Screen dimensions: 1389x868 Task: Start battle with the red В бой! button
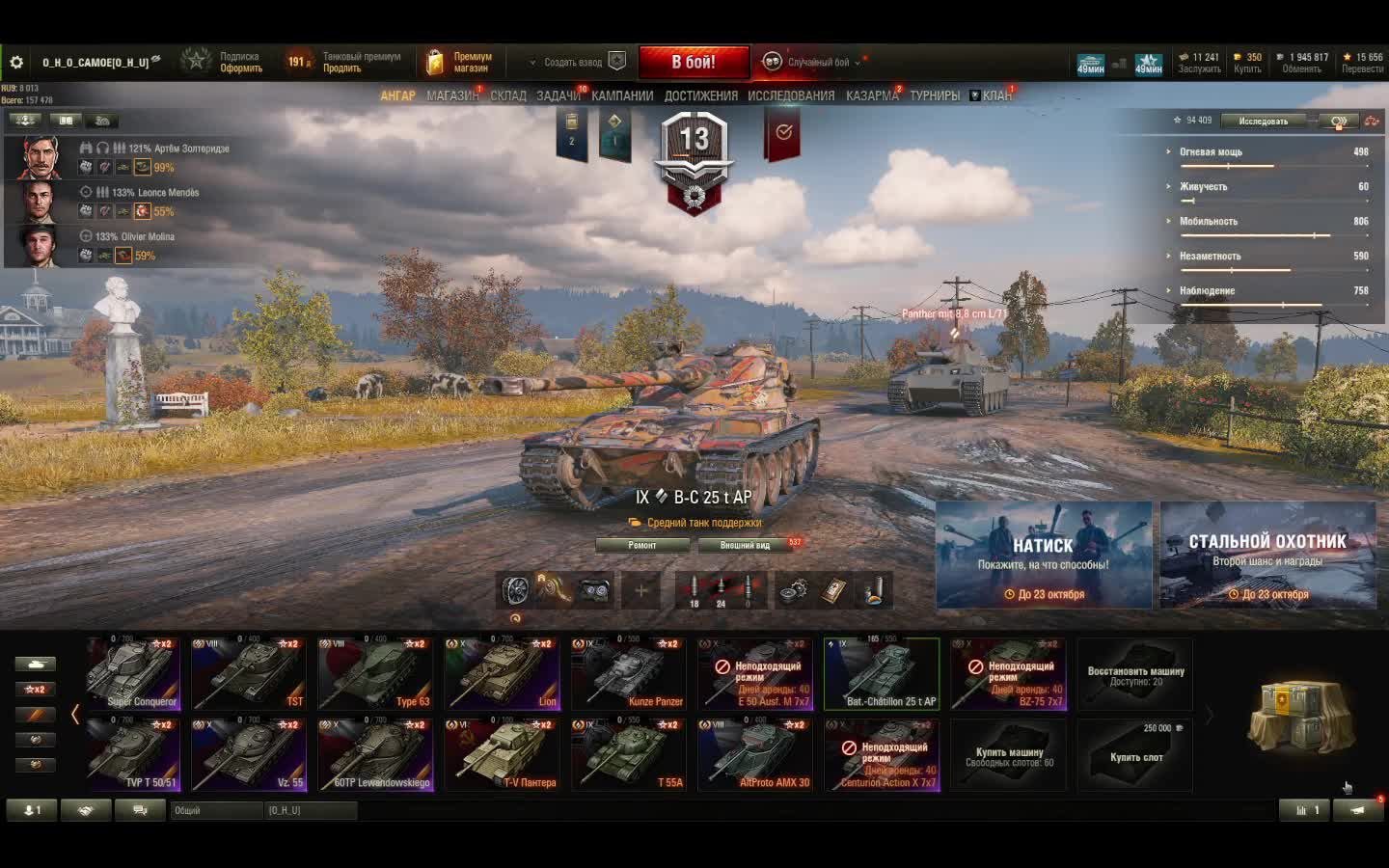pyautogui.click(x=694, y=63)
